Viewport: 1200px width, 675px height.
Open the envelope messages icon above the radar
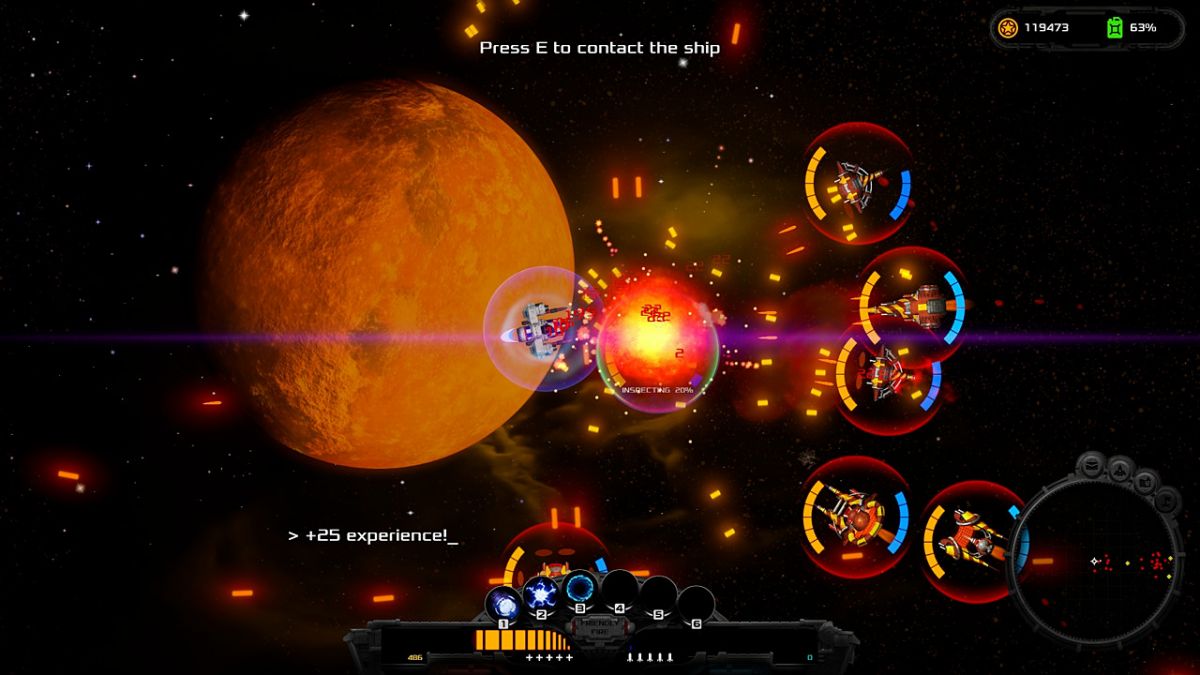(x=1092, y=465)
